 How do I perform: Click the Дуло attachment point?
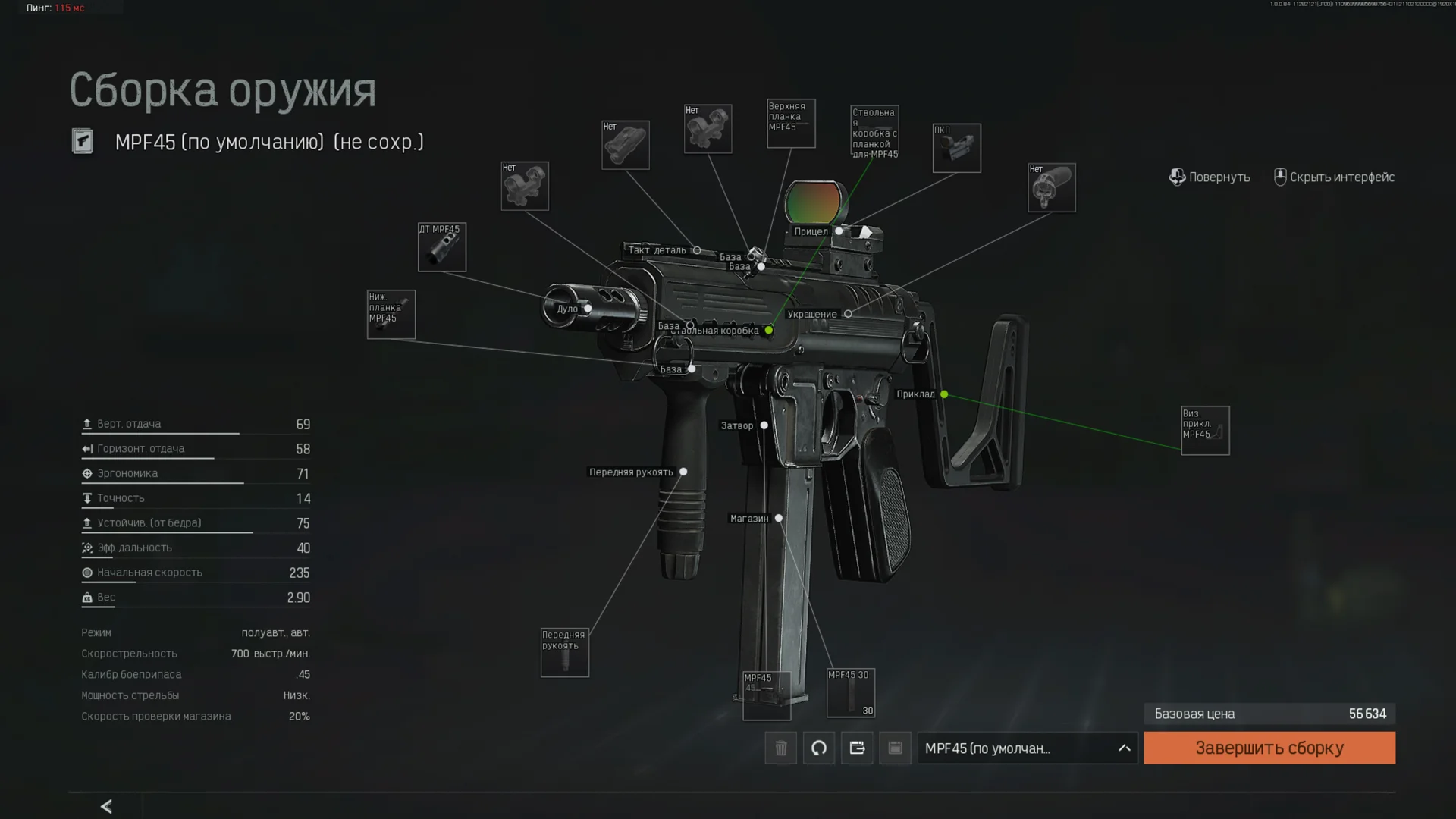coord(588,309)
